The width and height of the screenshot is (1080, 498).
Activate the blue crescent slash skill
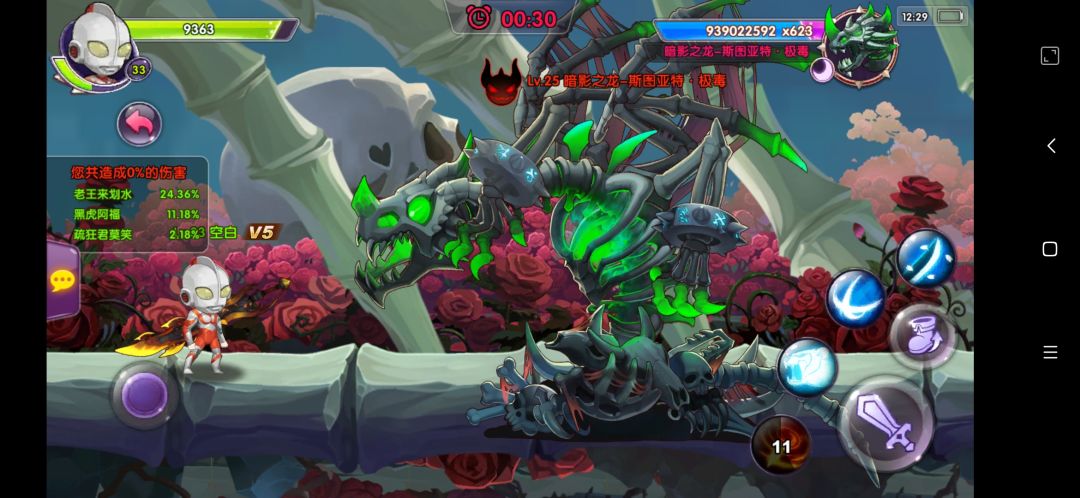pos(855,298)
